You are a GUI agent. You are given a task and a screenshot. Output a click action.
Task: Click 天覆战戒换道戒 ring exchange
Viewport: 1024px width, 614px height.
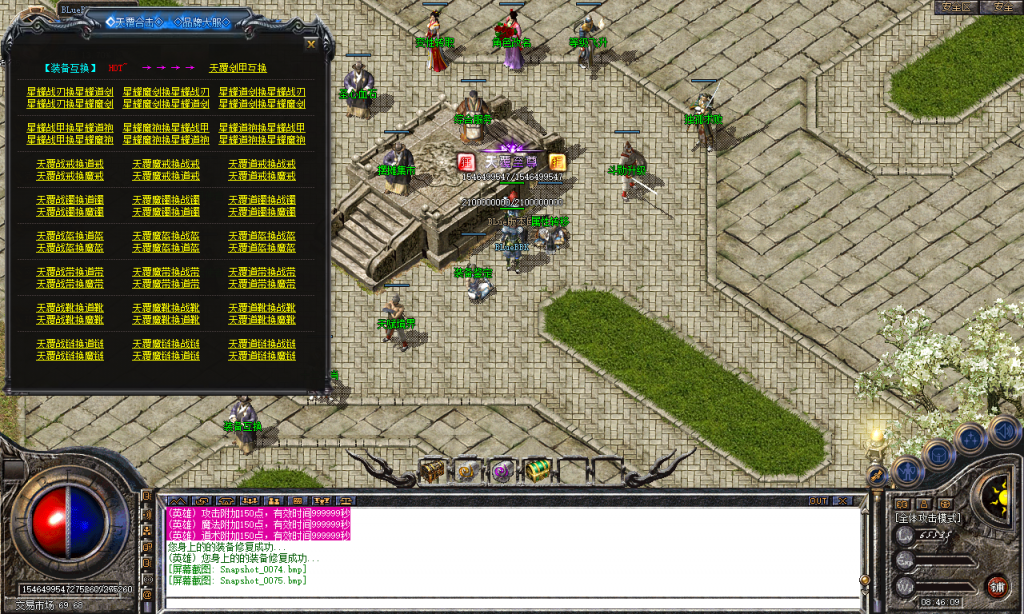[x=70, y=164]
